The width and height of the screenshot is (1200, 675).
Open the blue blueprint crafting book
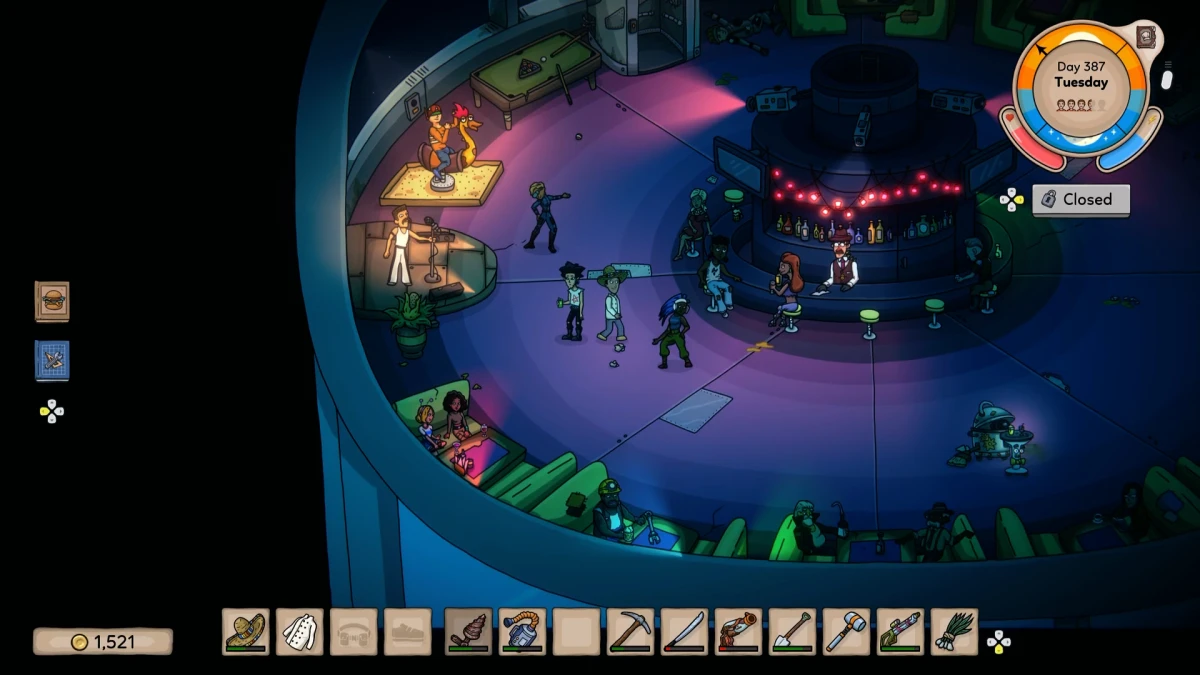pyautogui.click(x=52, y=360)
